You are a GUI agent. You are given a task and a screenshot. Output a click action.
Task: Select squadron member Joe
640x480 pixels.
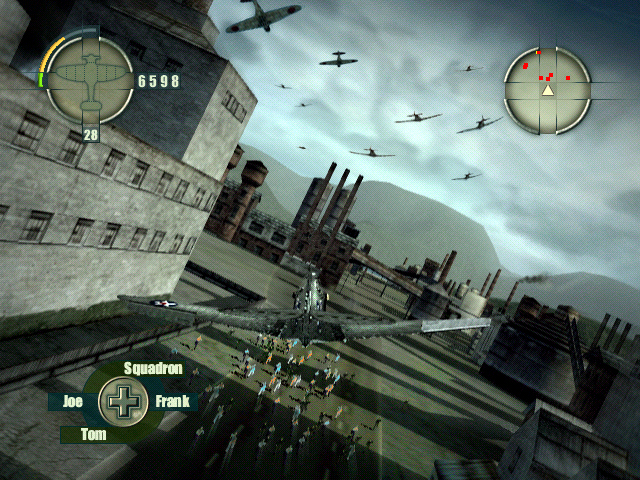(72, 402)
